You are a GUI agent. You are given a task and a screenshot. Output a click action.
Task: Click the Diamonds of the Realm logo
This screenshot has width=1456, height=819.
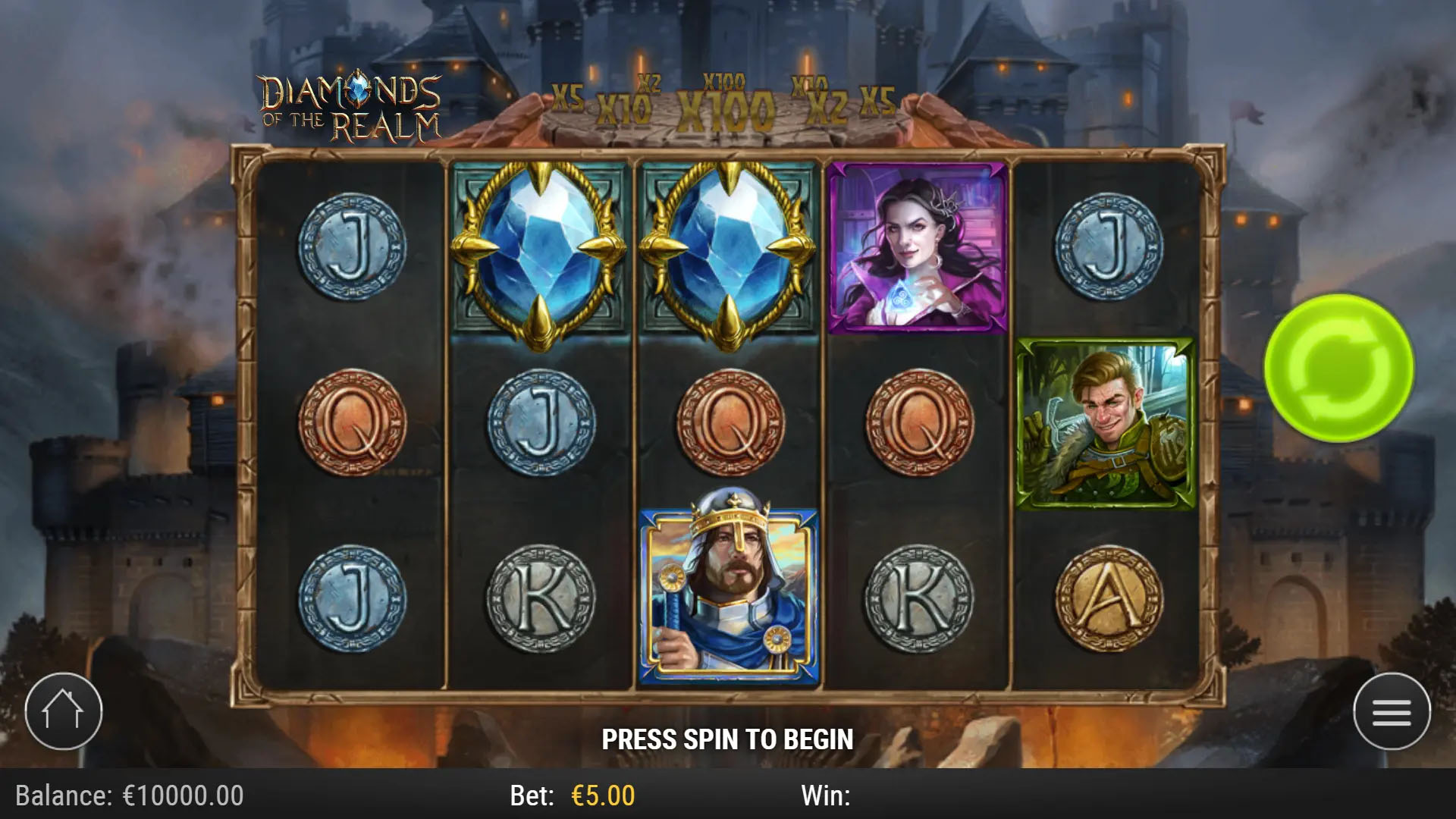[351, 102]
